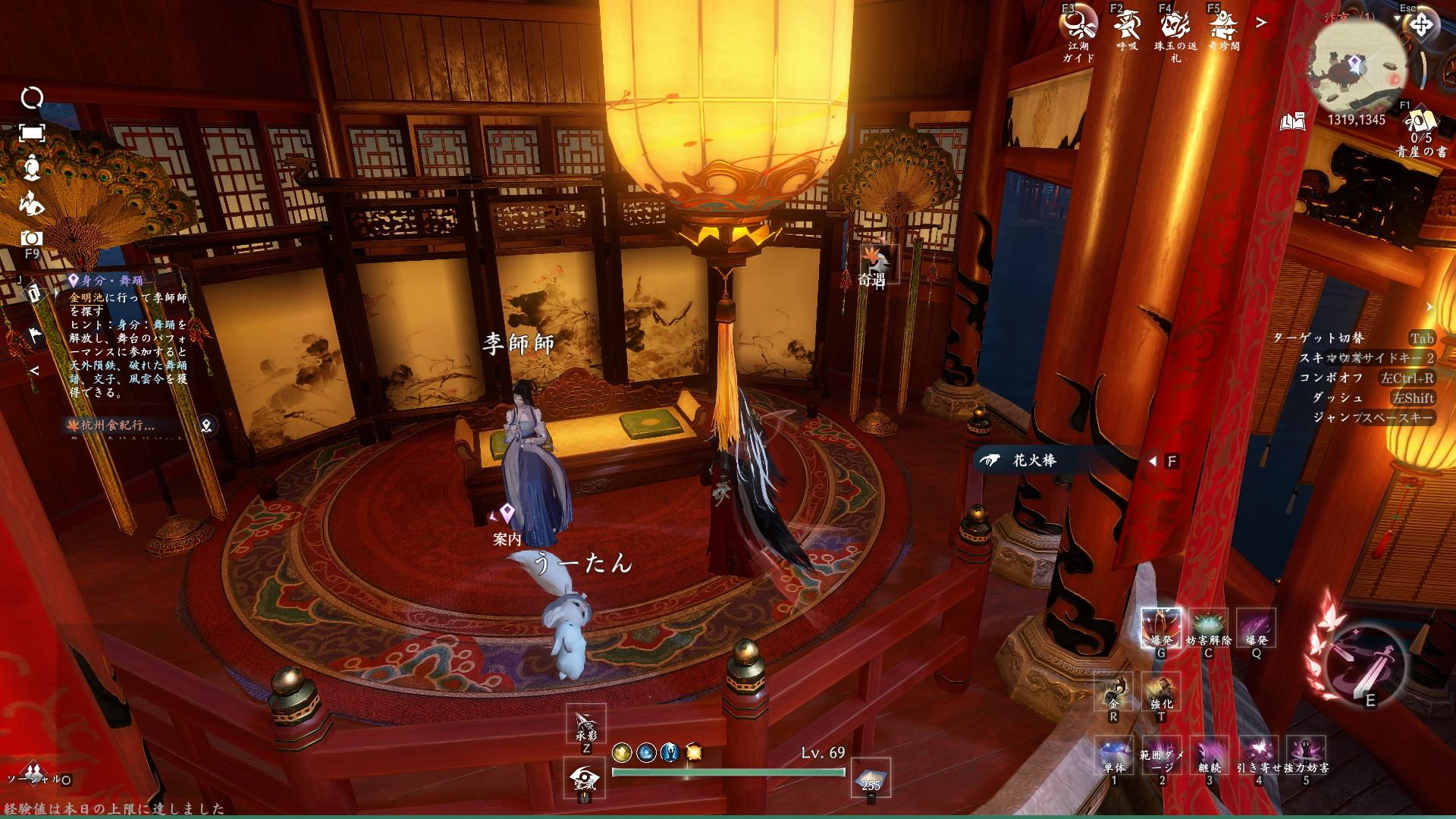
Task: Click the 杭州食紀行 quest location pin
Action: [206, 425]
